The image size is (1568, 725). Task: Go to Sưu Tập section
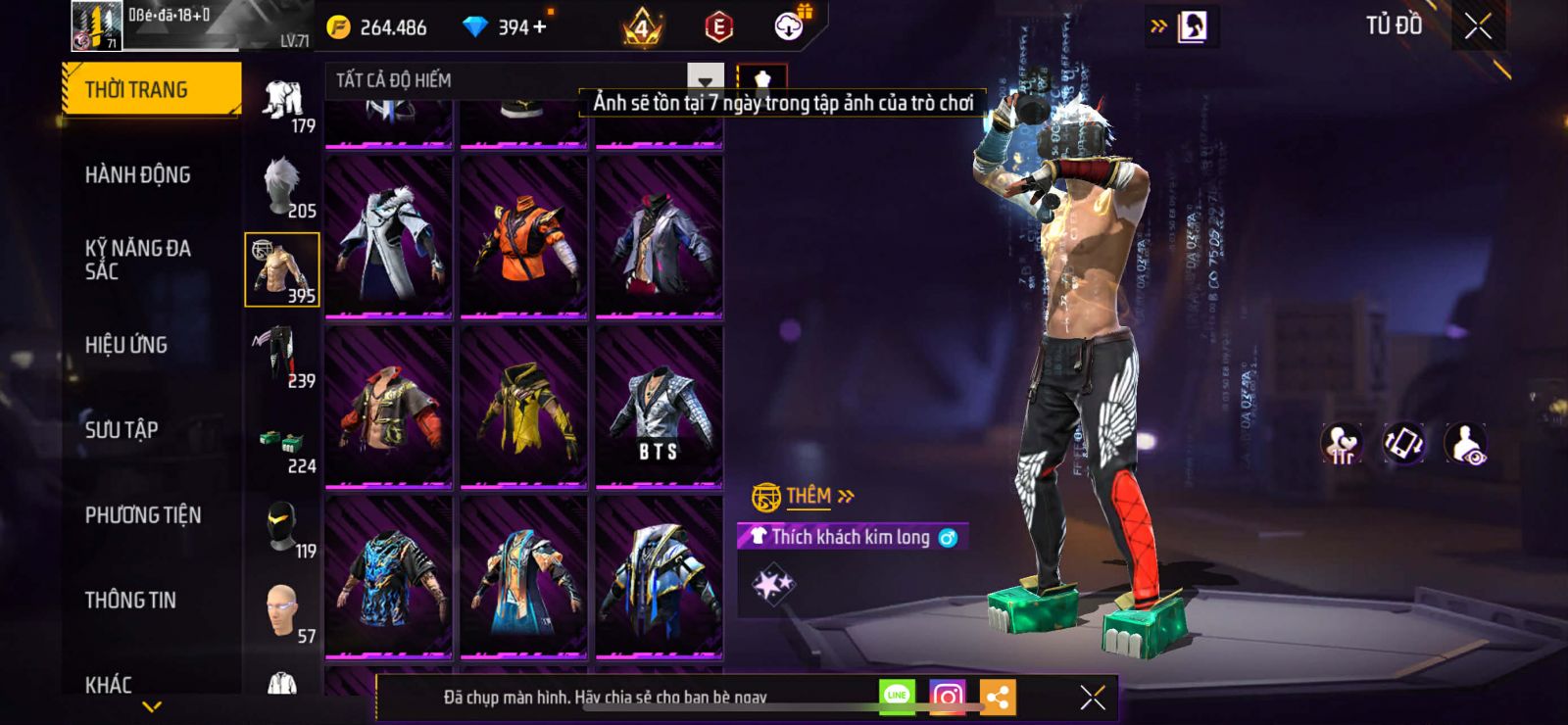(x=122, y=430)
